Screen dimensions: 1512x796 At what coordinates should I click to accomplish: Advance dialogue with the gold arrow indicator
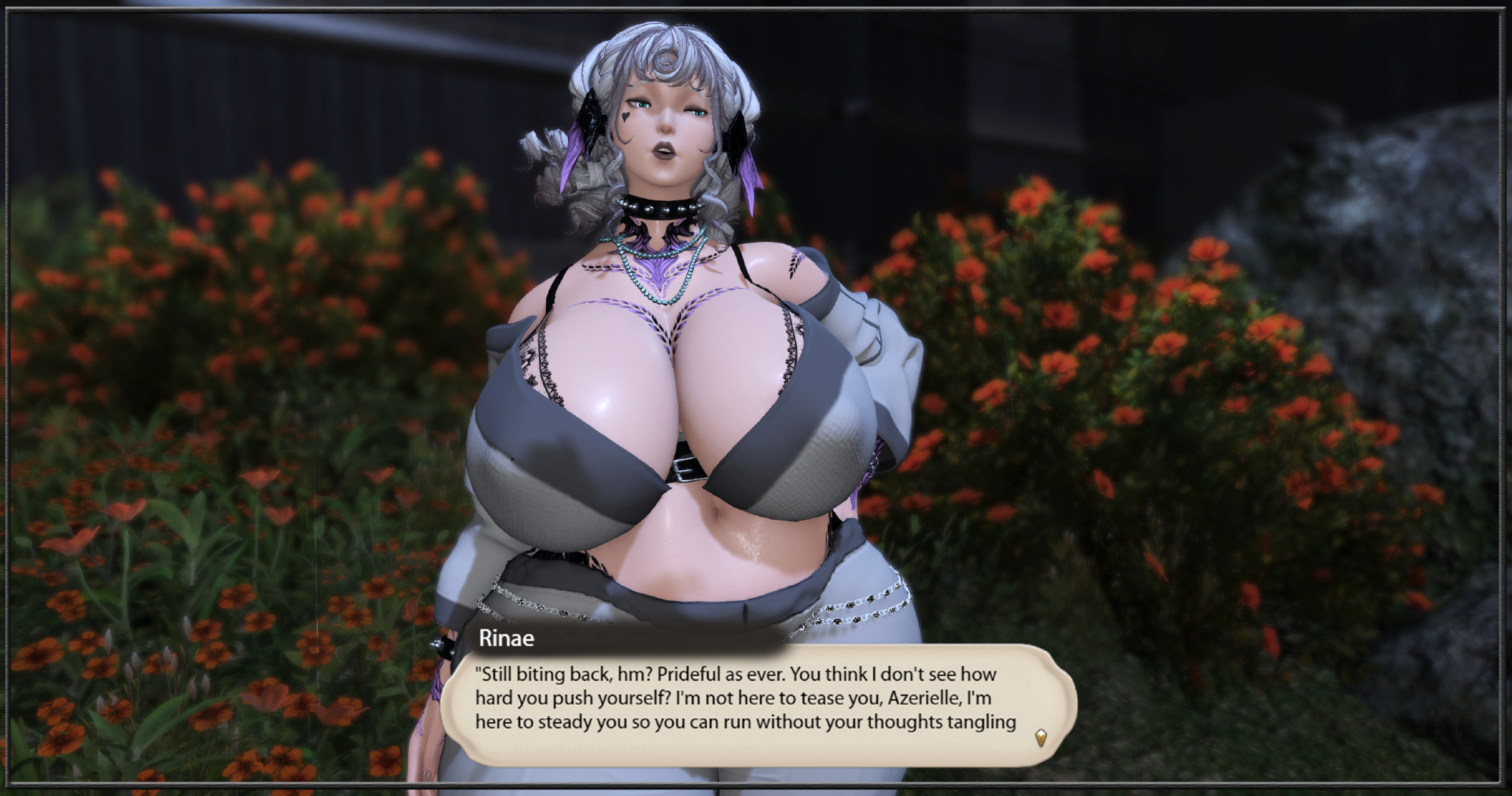point(1041,738)
